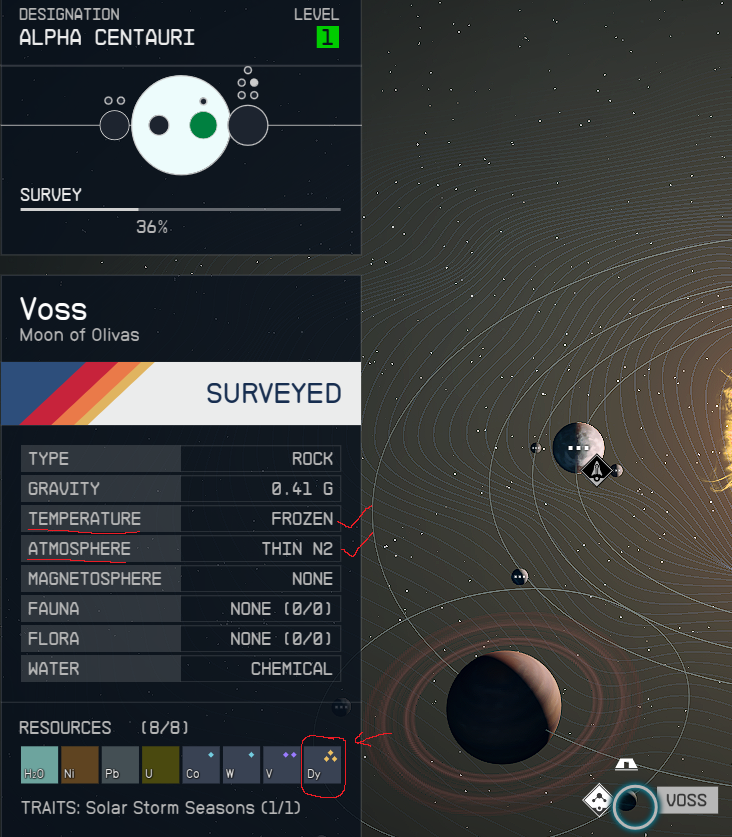Image resolution: width=732 pixels, height=837 pixels.
Task: Pick the Pb lead resource tile
Action: pyautogui.click(x=120, y=764)
